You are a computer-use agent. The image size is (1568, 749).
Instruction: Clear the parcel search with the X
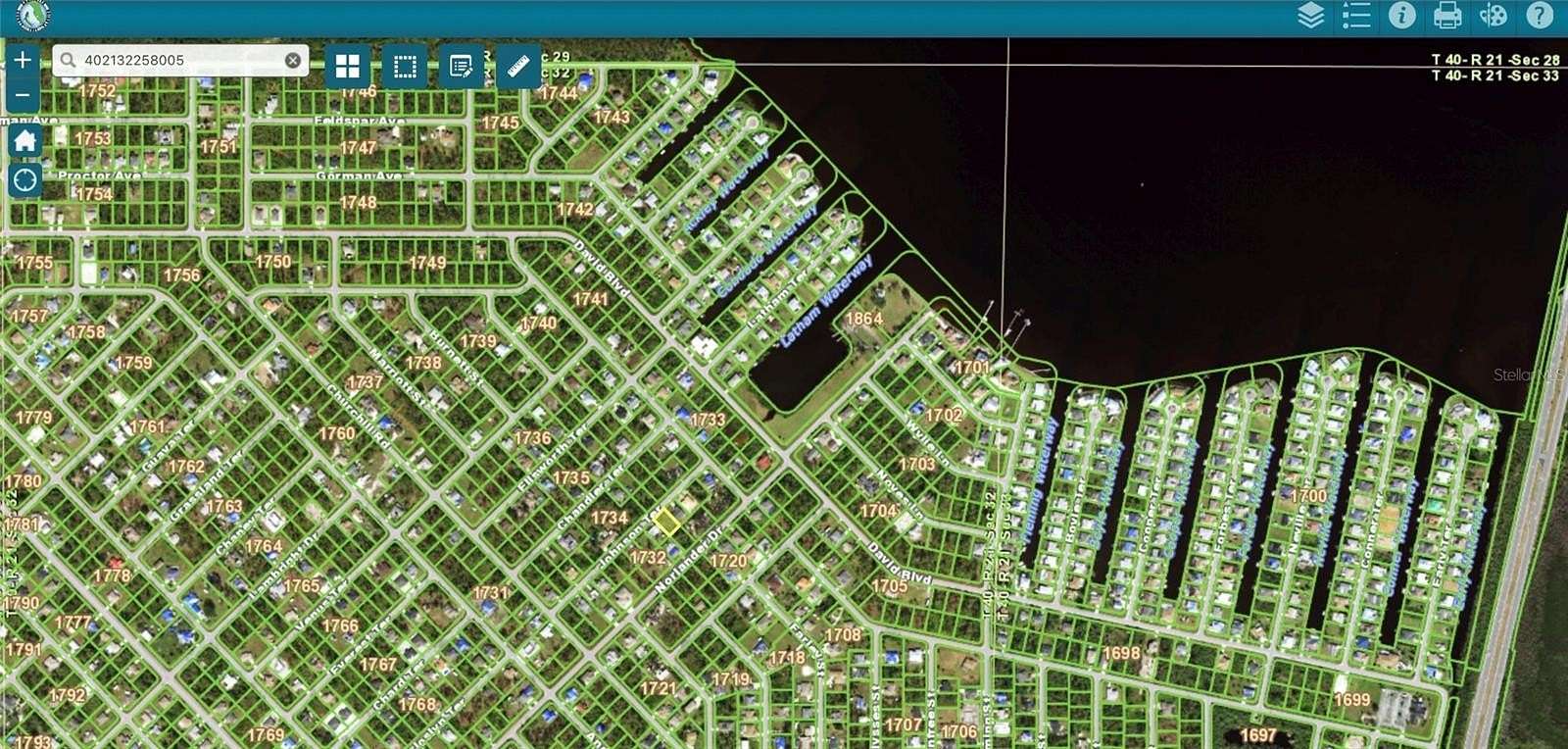(292, 60)
